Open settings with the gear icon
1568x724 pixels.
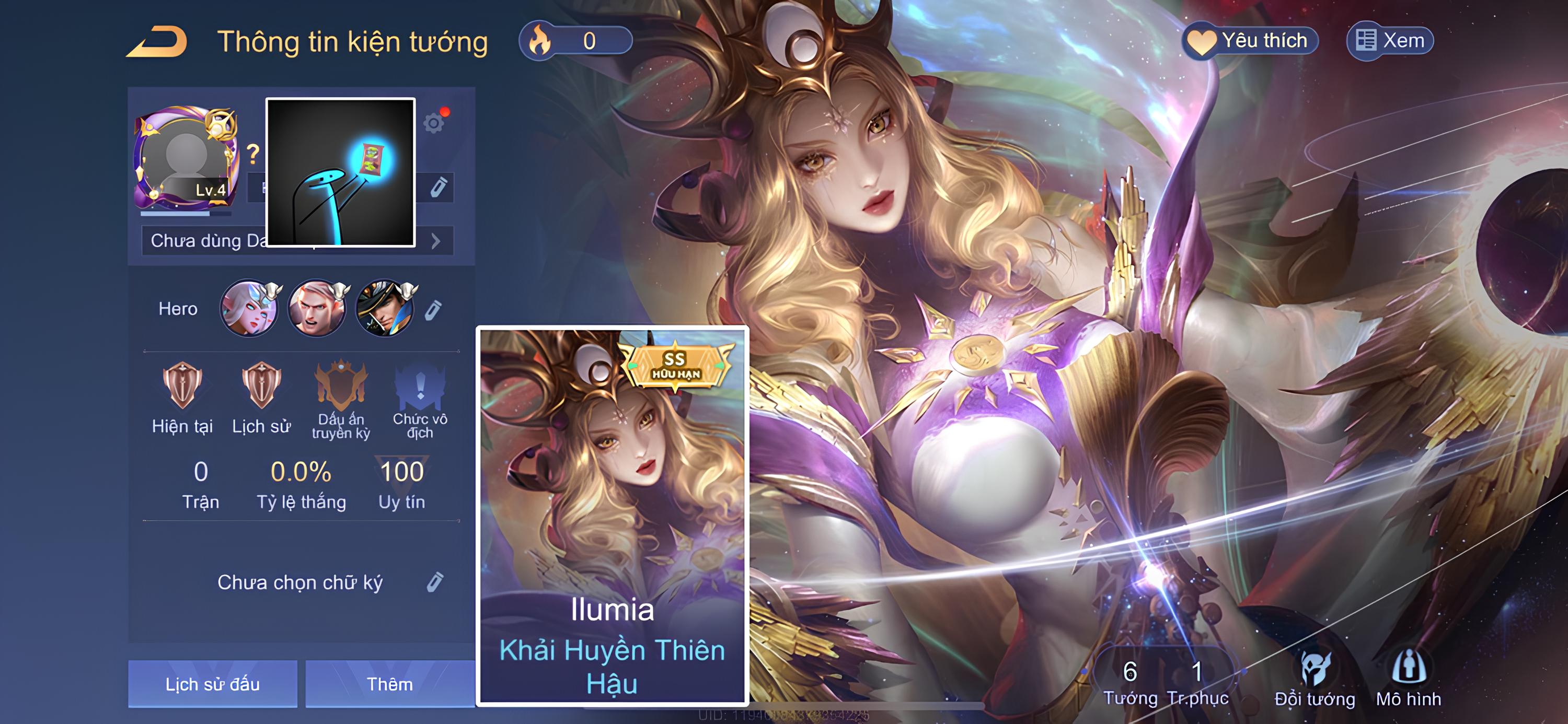pos(434,123)
